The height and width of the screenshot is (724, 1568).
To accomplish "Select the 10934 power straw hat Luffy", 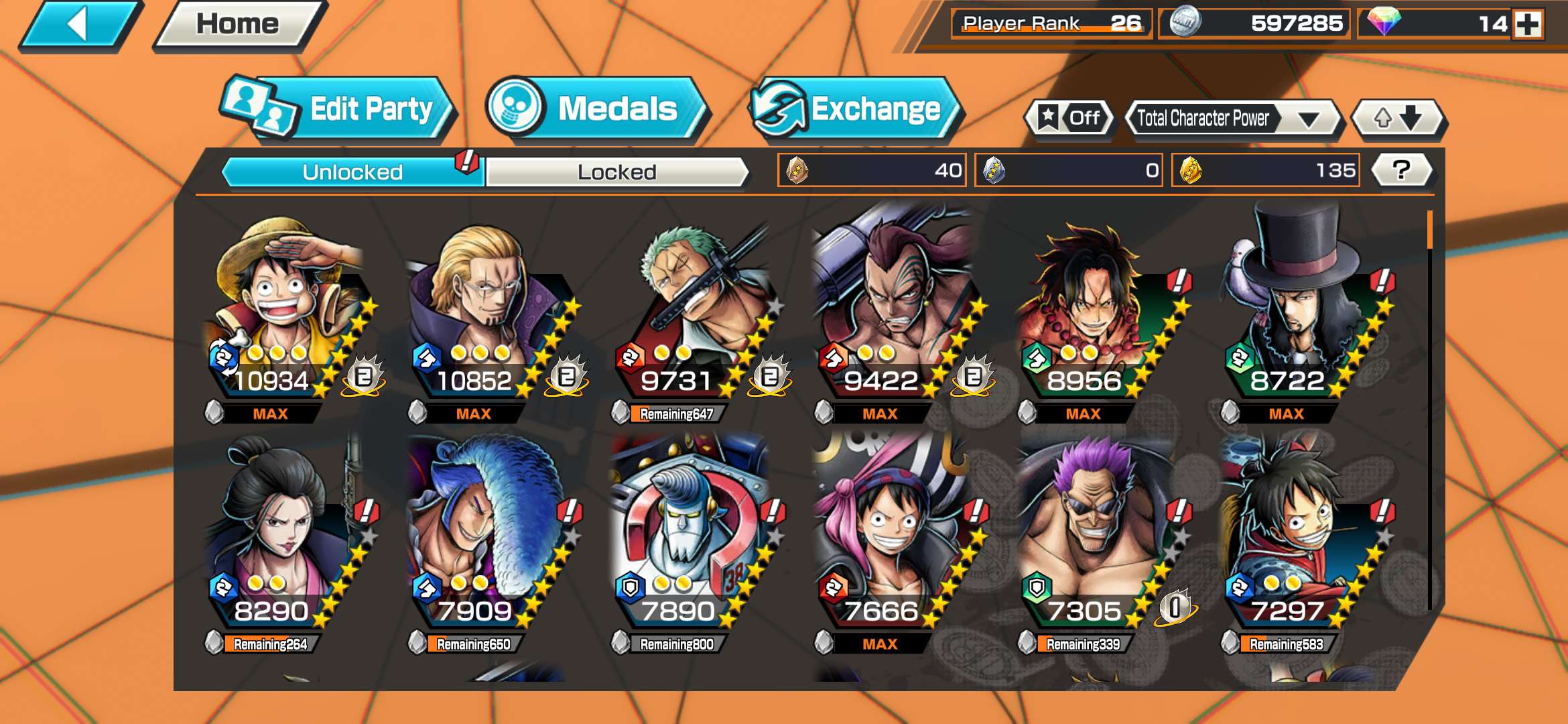I will [x=289, y=315].
